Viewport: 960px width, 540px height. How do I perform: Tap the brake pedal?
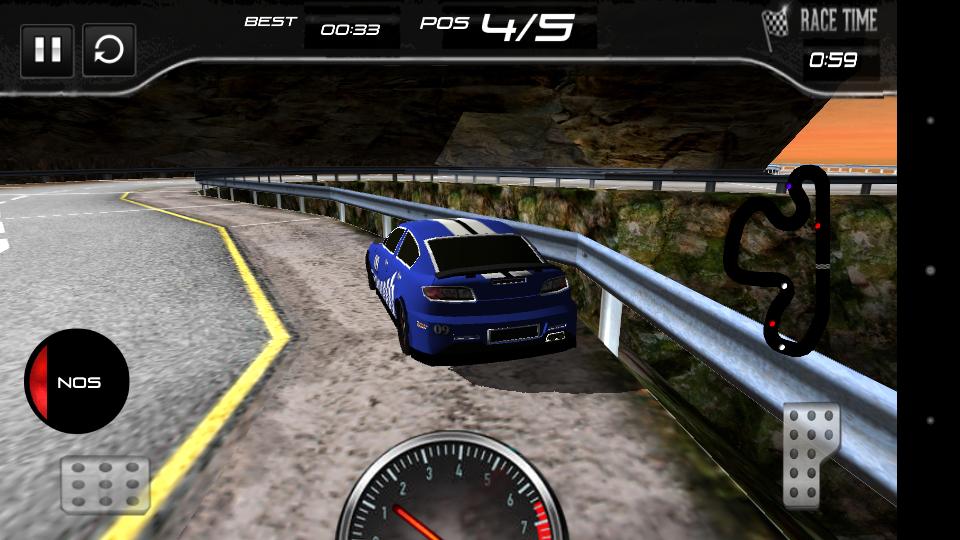coord(105,485)
